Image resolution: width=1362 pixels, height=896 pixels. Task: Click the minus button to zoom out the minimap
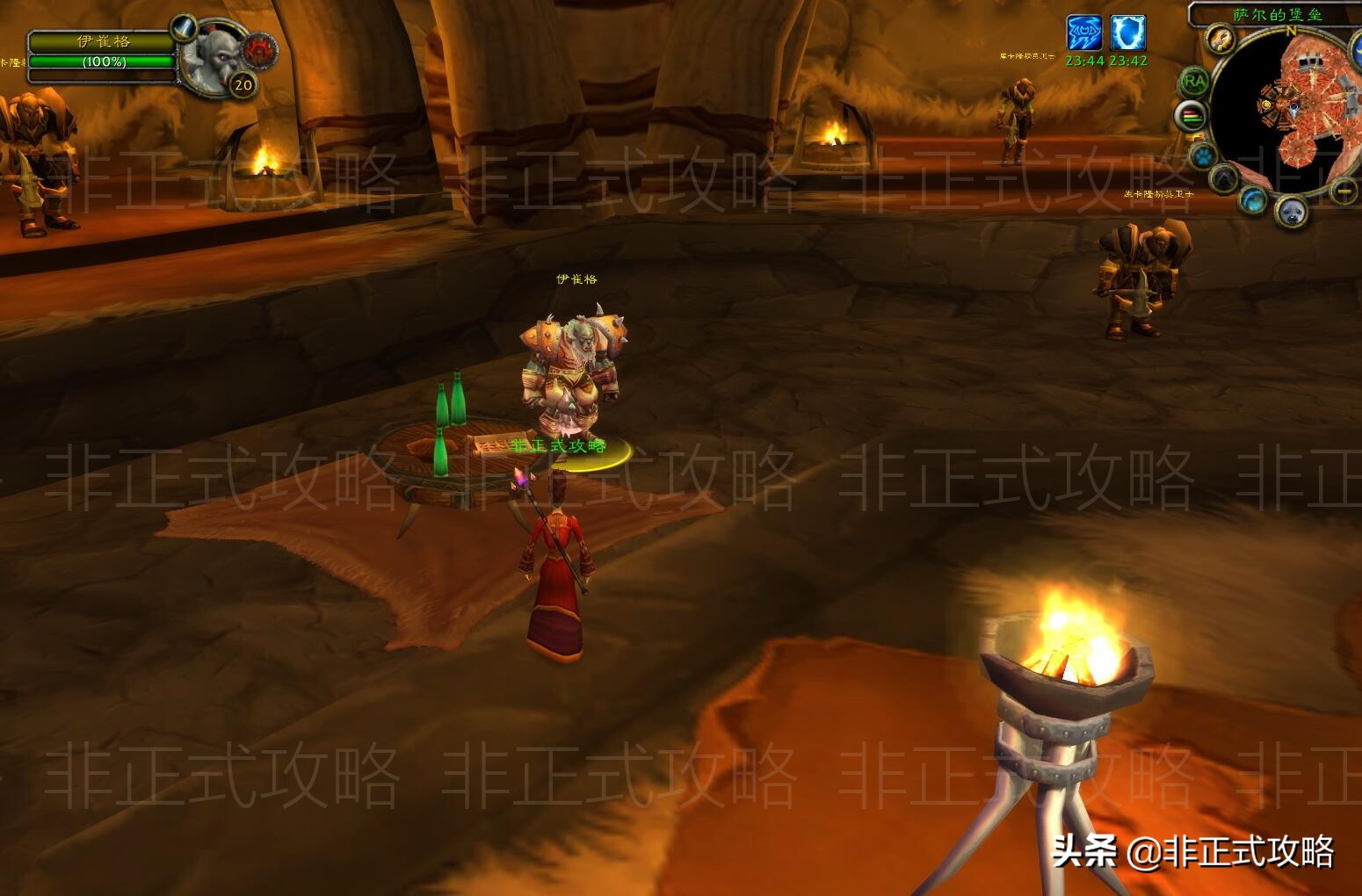pyautogui.click(x=1343, y=191)
